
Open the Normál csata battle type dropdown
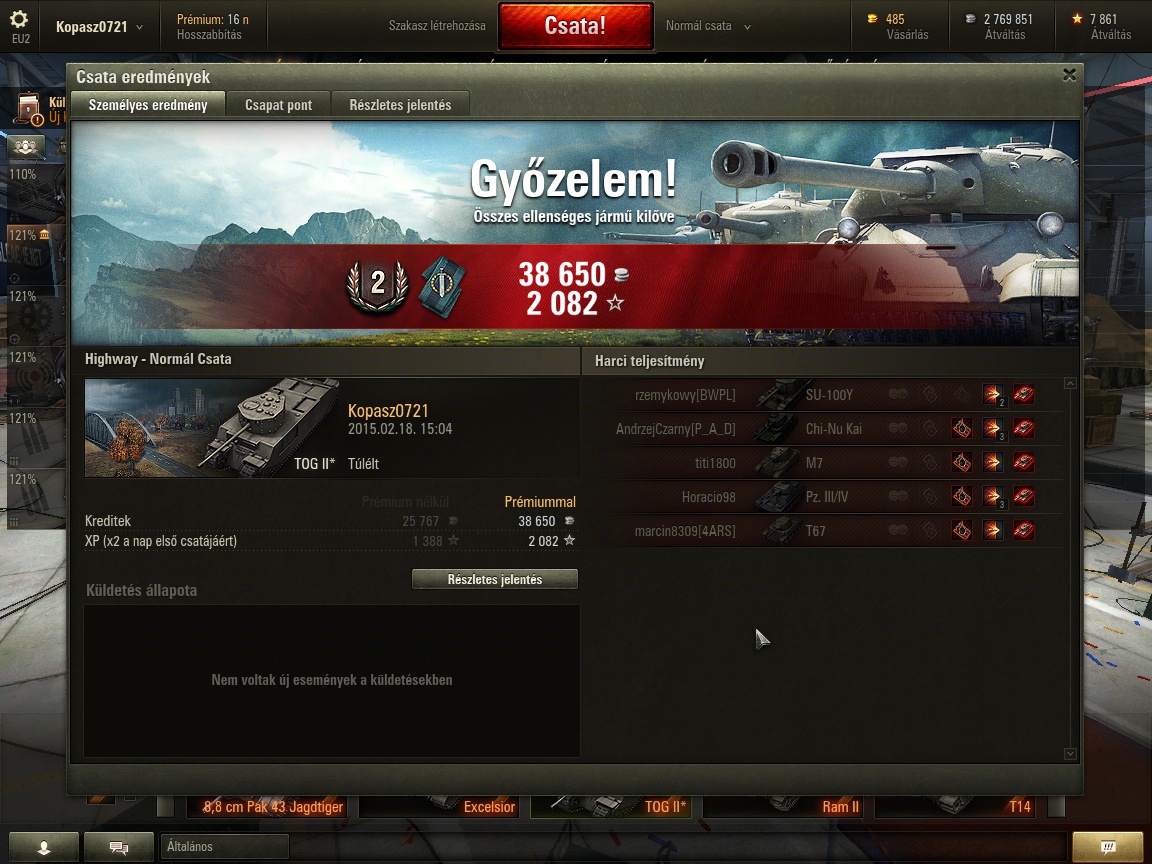click(708, 26)
